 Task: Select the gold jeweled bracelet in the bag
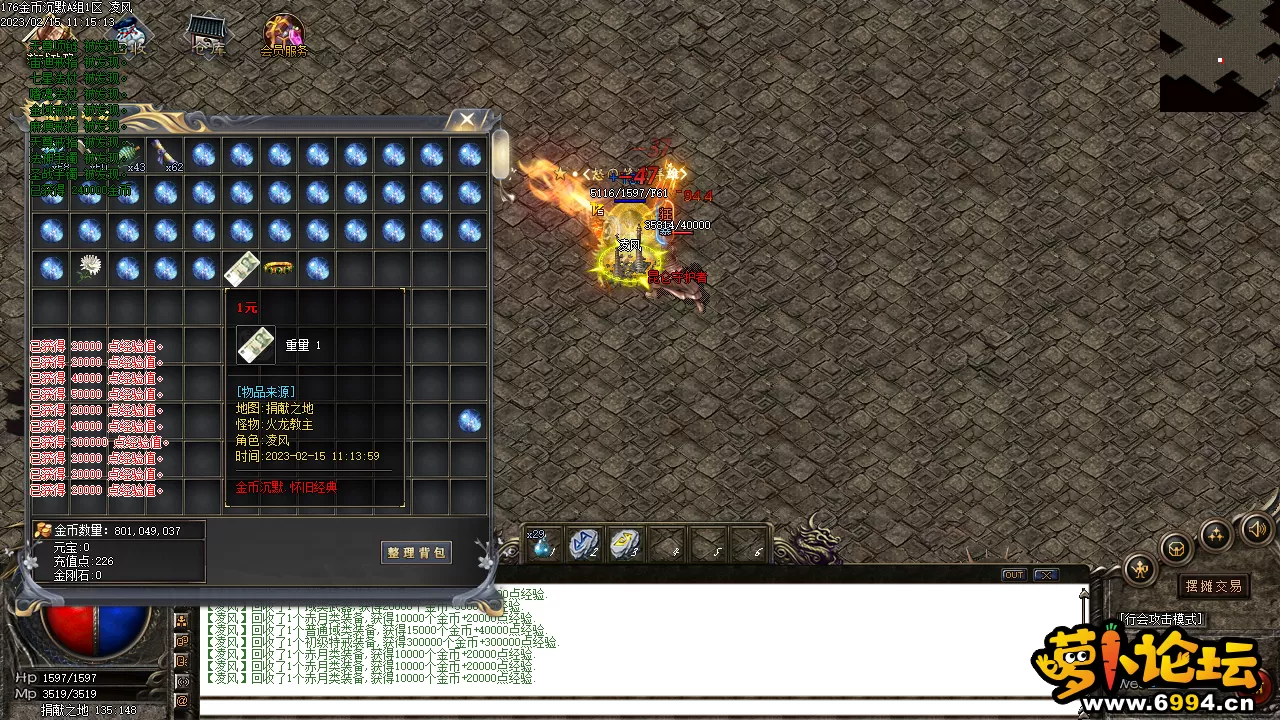[280, 268]
